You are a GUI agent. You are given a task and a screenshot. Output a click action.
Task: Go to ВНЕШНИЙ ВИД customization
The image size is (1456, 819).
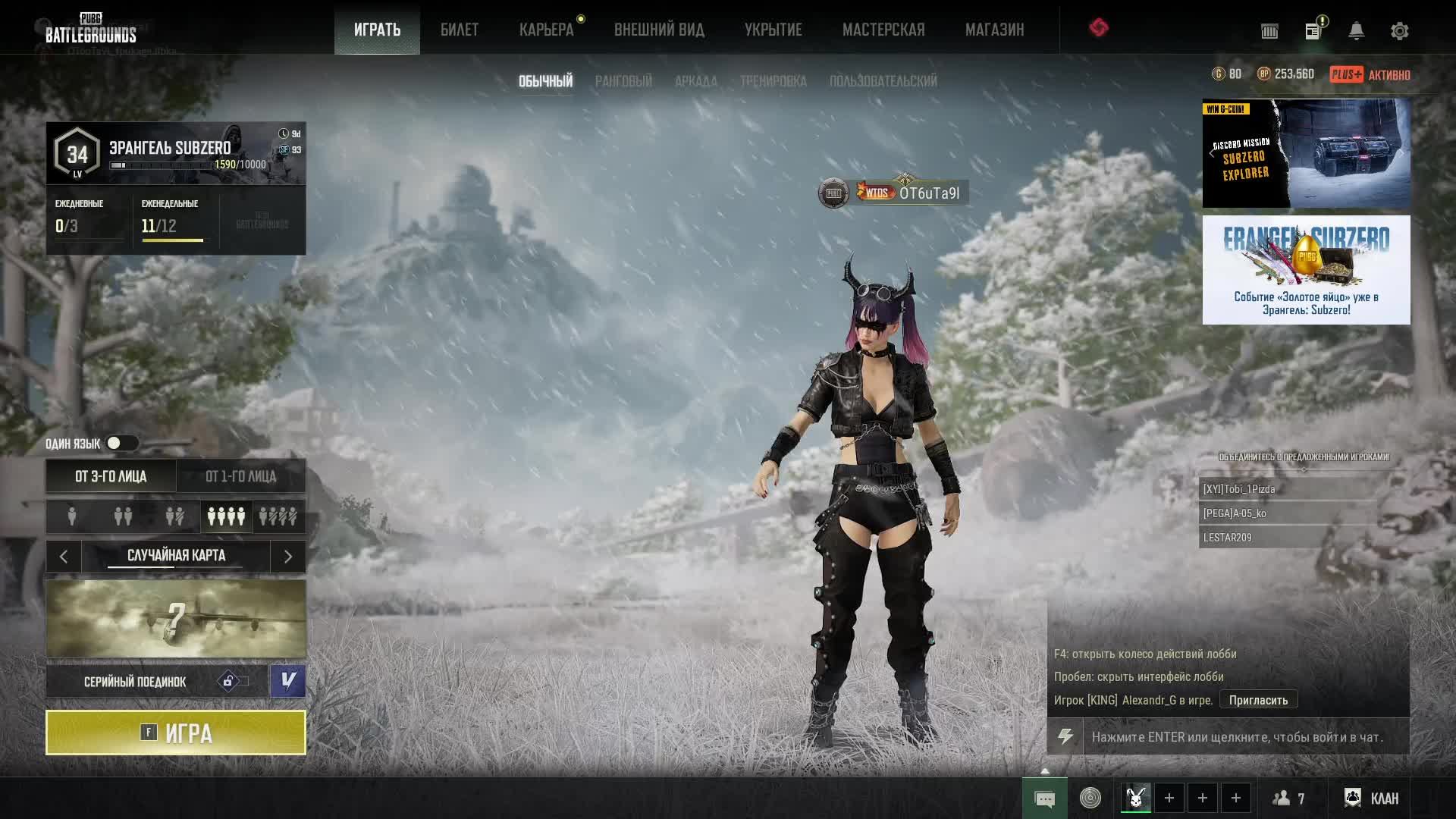click(659, 30)
